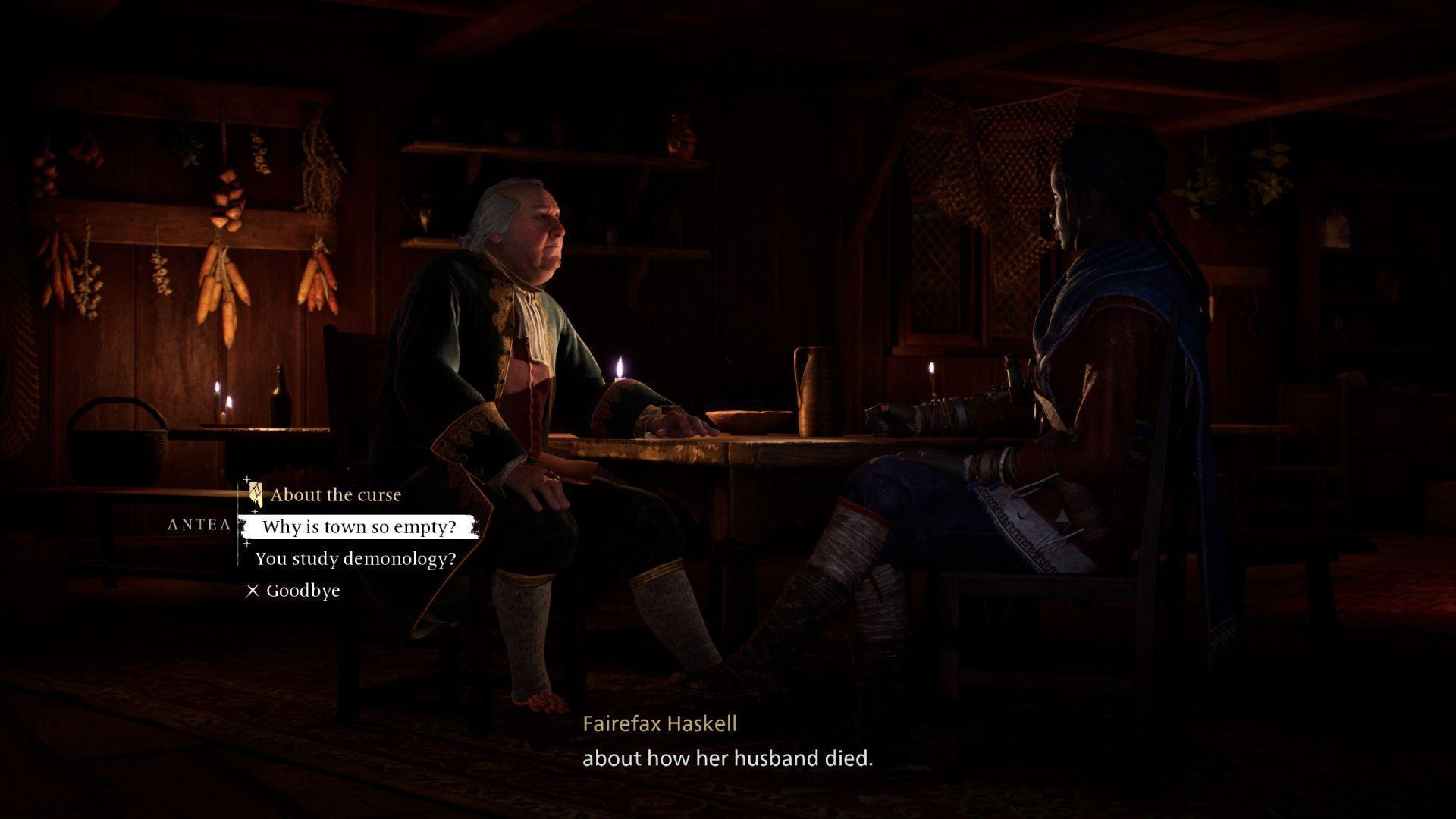The height and width of the screenshot is (819, 1456).
Task: Choose the "About the curse" dialogue option
Action: click(x=335, y=495)
